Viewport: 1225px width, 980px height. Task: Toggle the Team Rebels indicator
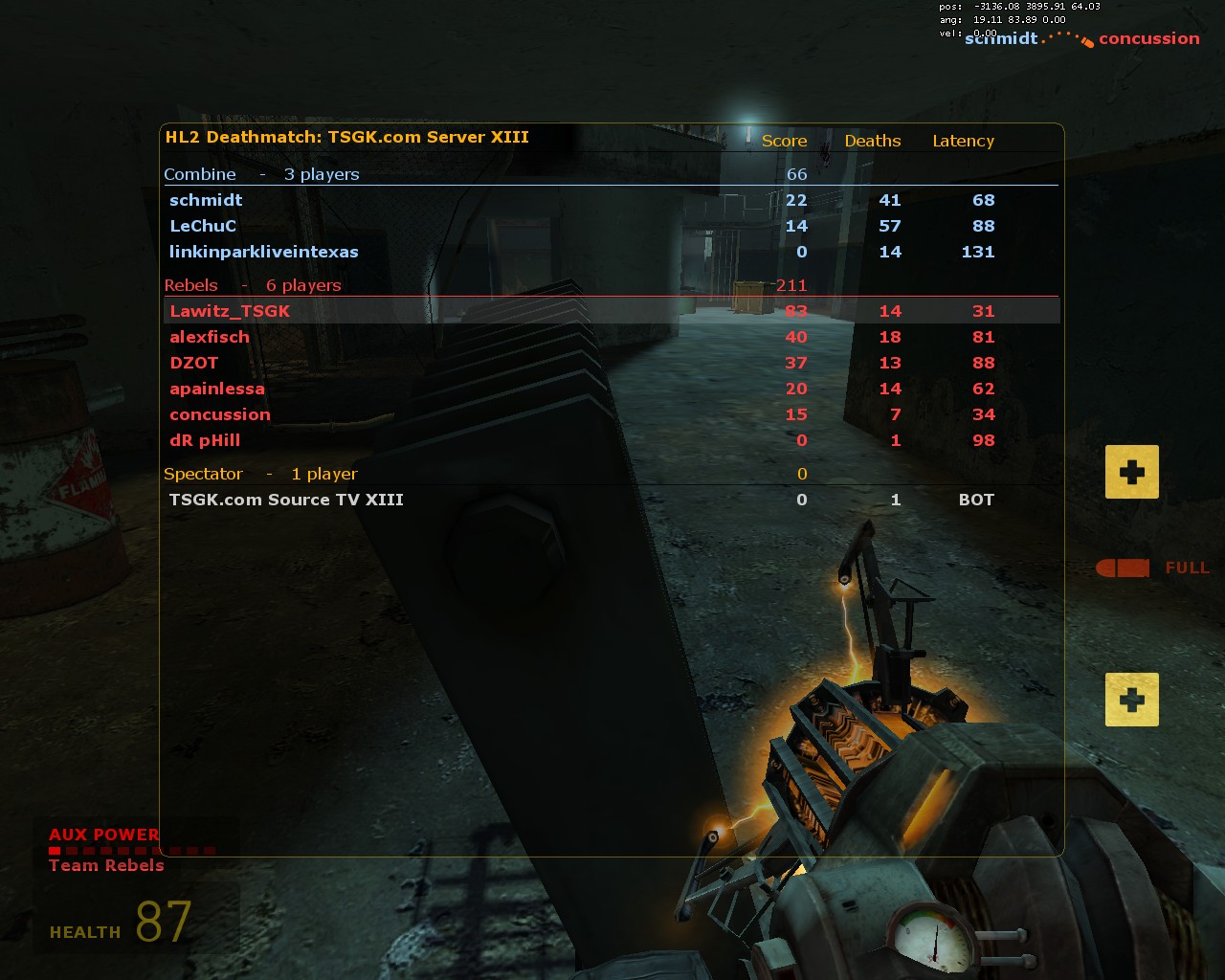105,865
